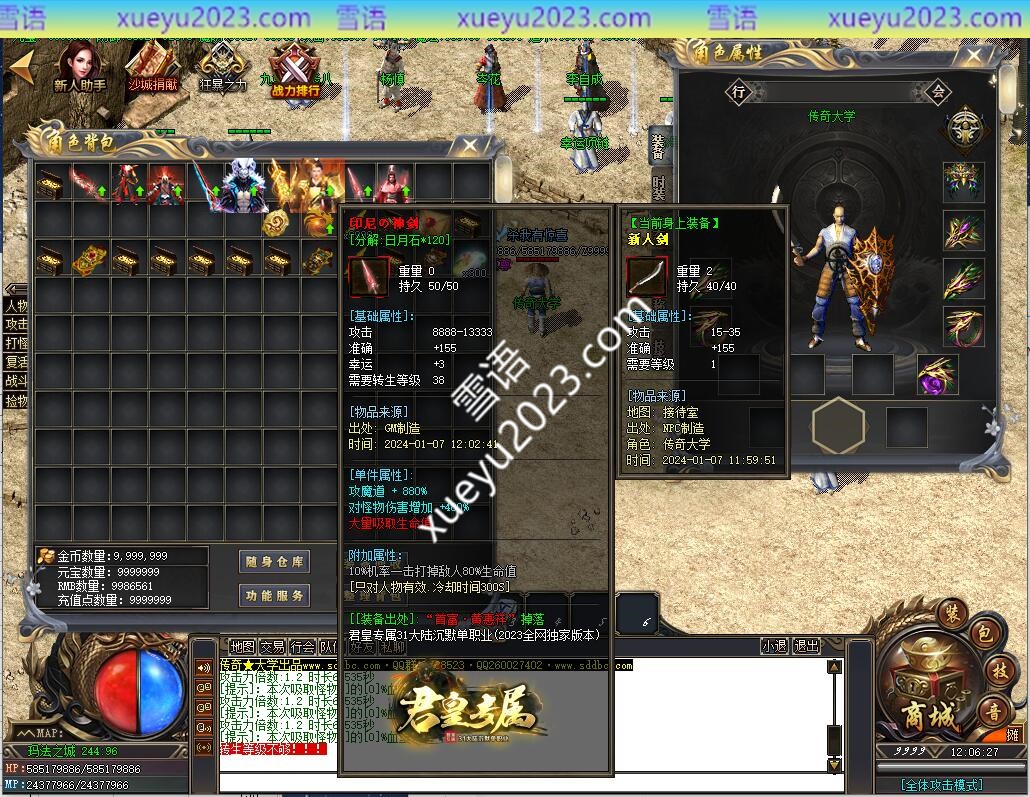Show the 战力排行 power ranking
This screenshot has height=797, width=1030.
coord(295,70)
